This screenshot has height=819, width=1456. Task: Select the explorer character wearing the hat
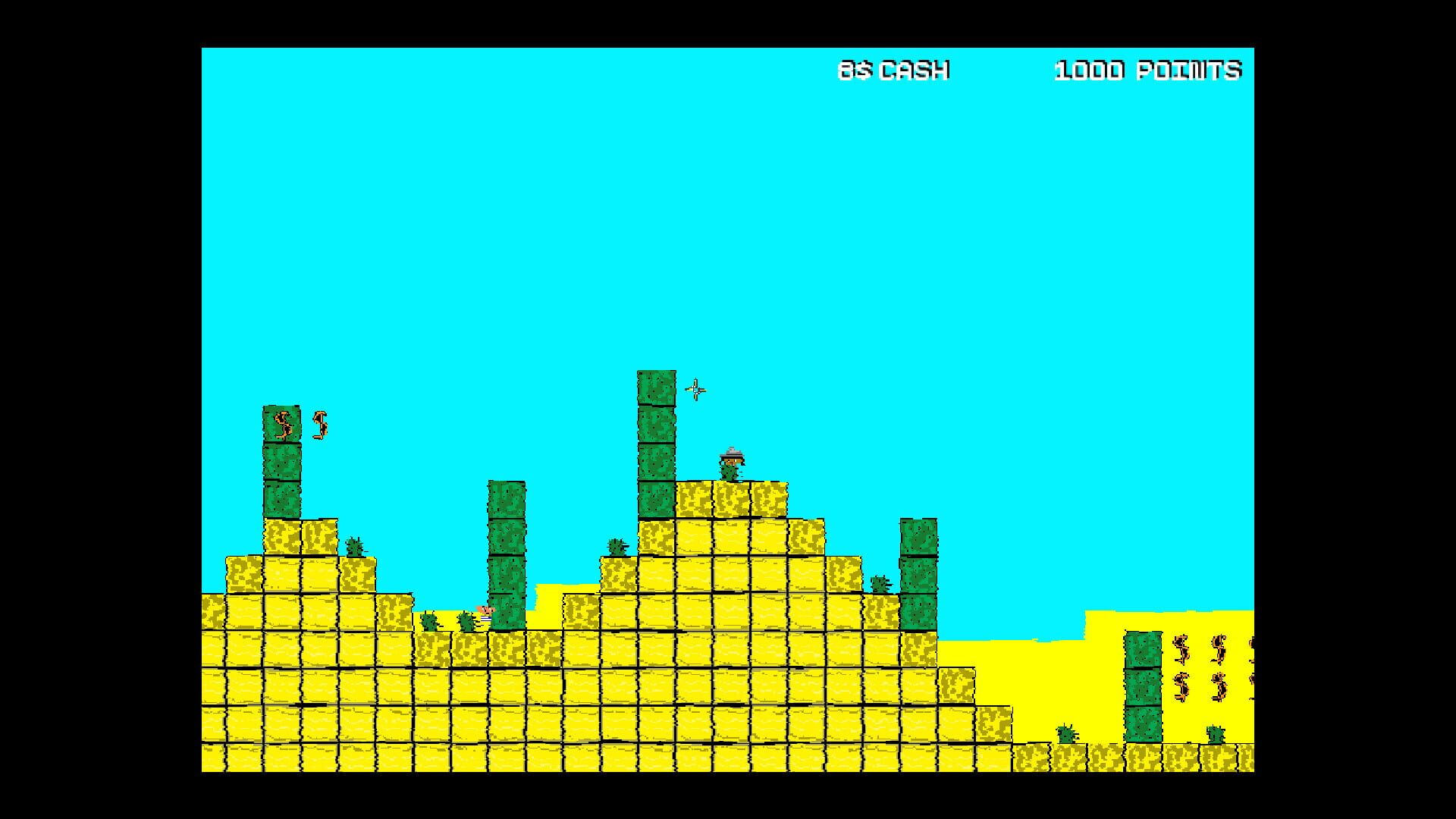(x=732, y=463)
